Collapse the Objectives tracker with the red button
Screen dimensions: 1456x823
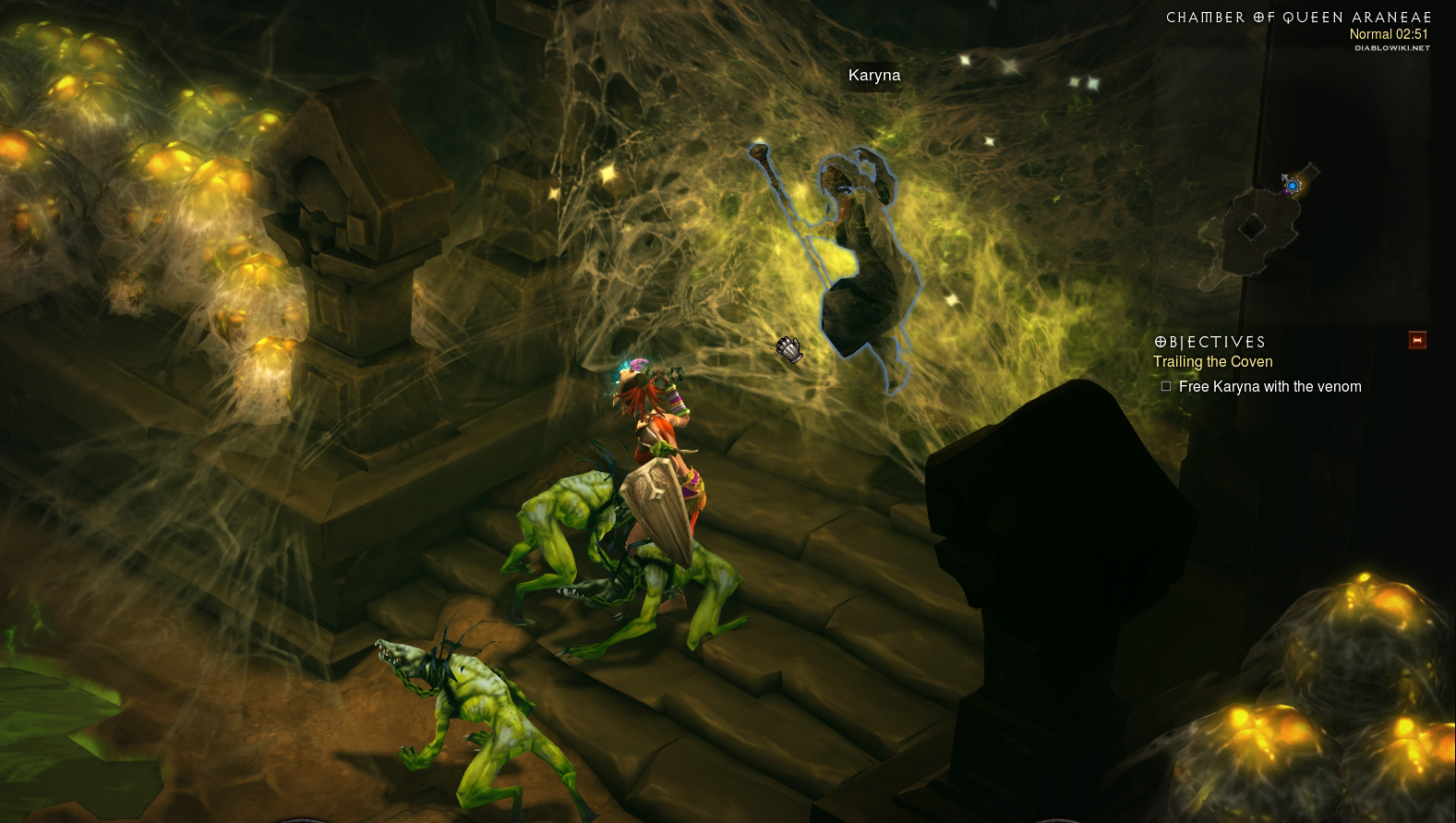pyautogui.click(x=1417, y=341)
